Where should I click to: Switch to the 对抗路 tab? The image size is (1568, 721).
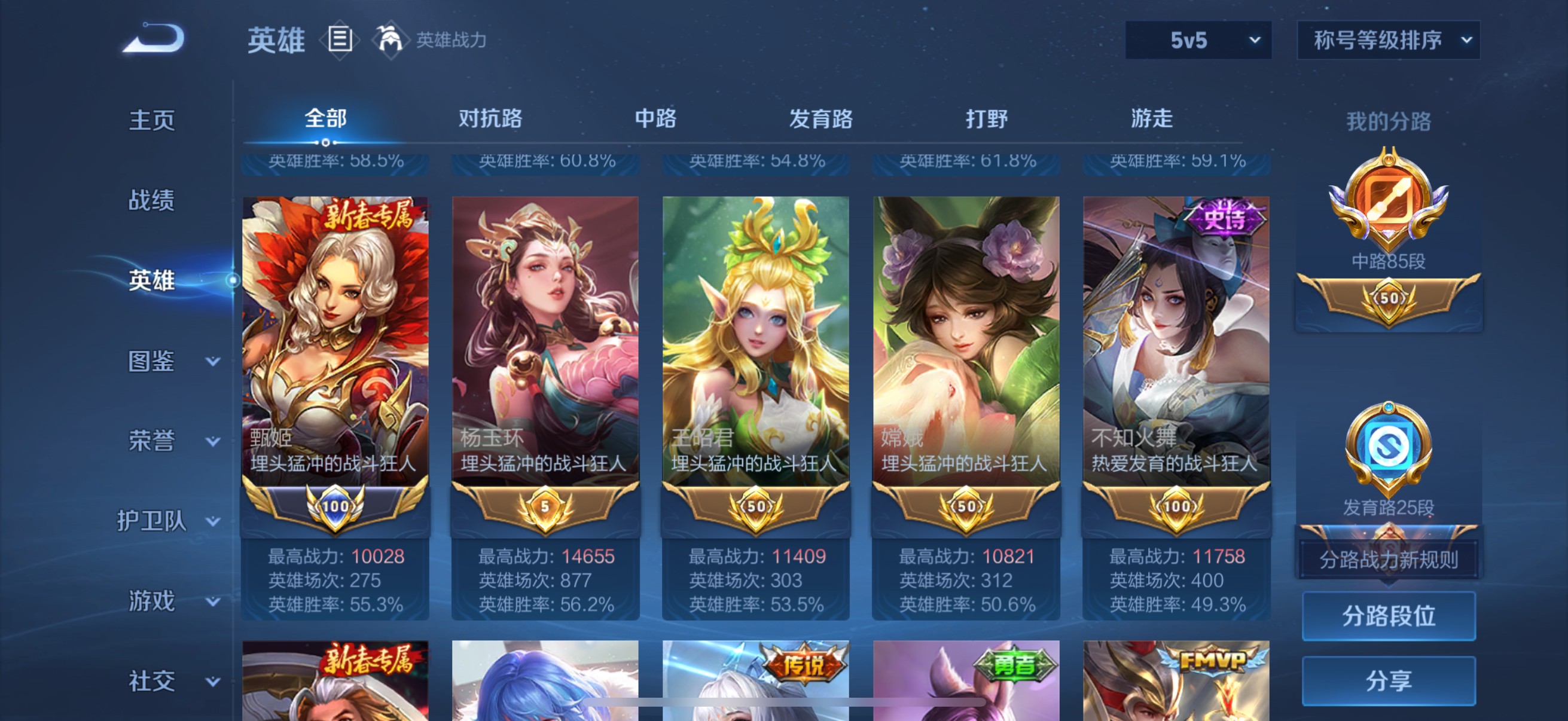point(492,119)
